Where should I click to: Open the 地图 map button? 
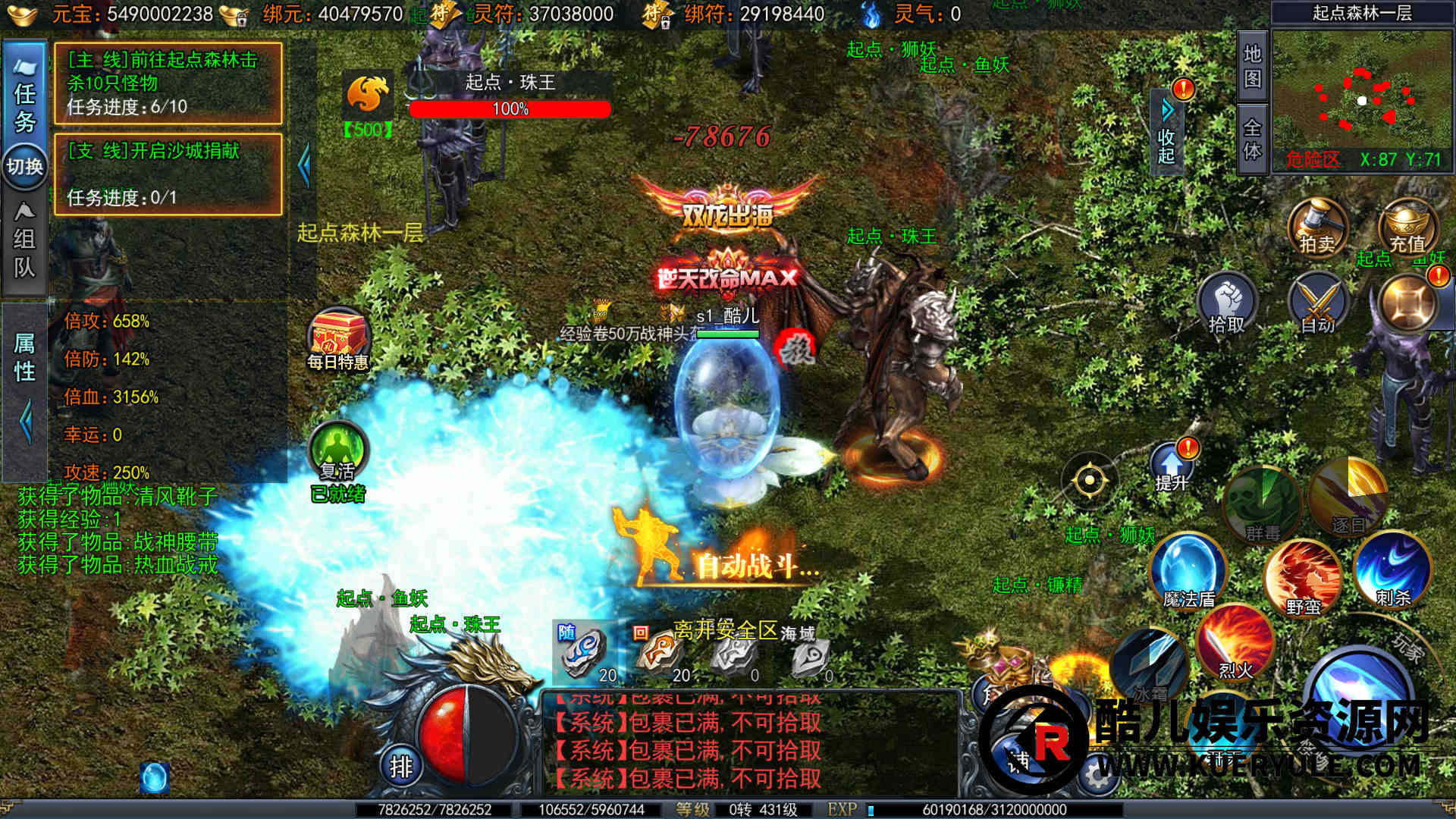click(1252, 66)
